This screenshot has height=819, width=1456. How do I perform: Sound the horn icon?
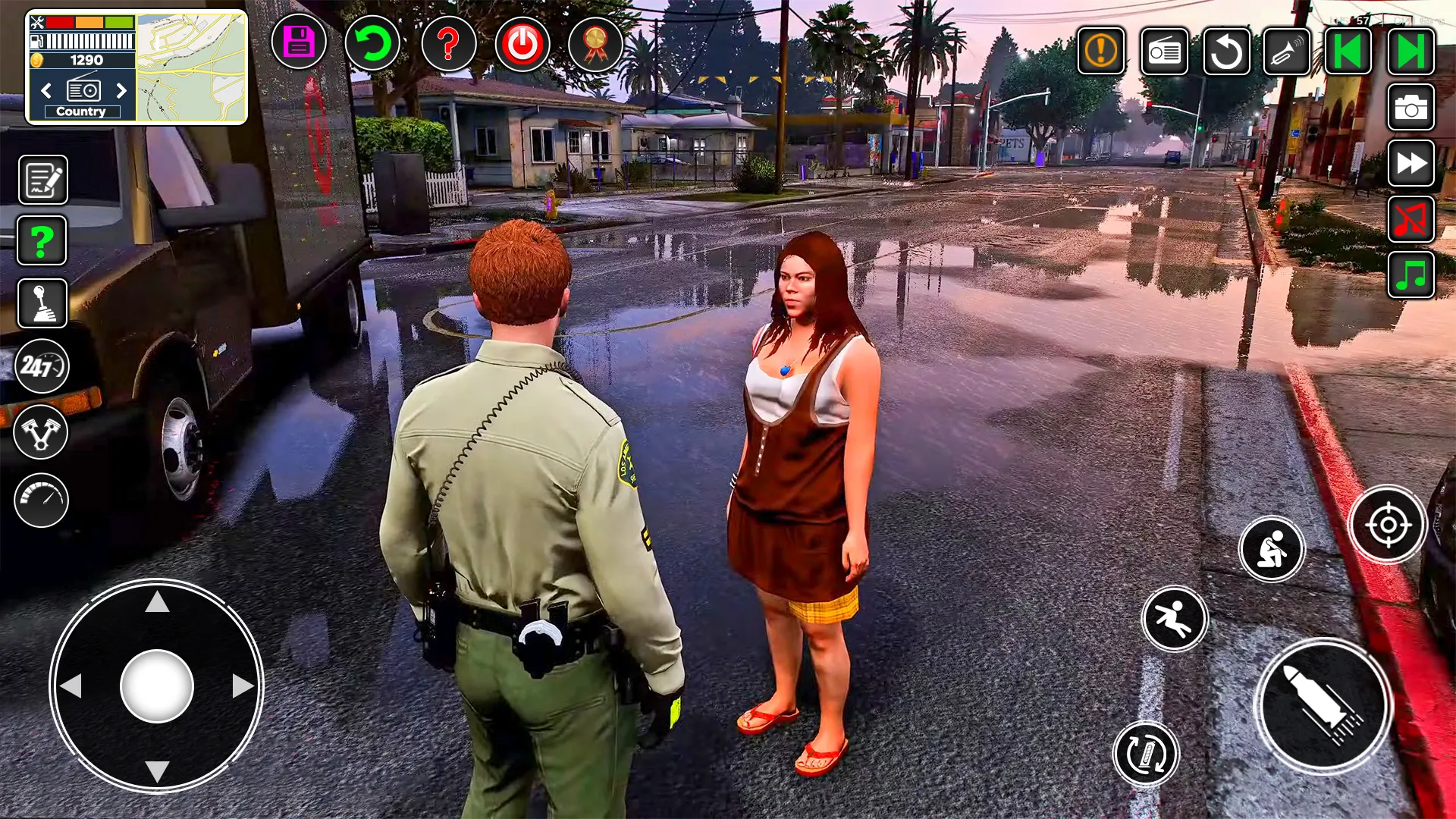pos(1287,52)
